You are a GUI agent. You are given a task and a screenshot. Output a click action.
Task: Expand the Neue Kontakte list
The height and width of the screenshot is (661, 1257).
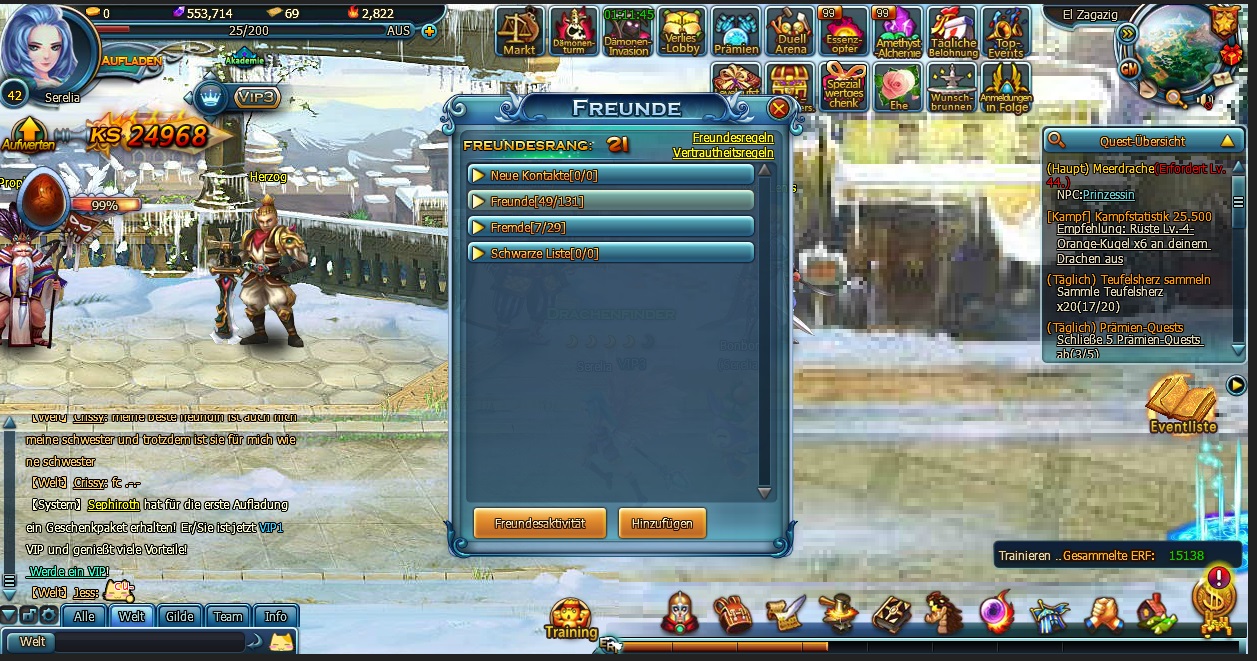[610, 176]
